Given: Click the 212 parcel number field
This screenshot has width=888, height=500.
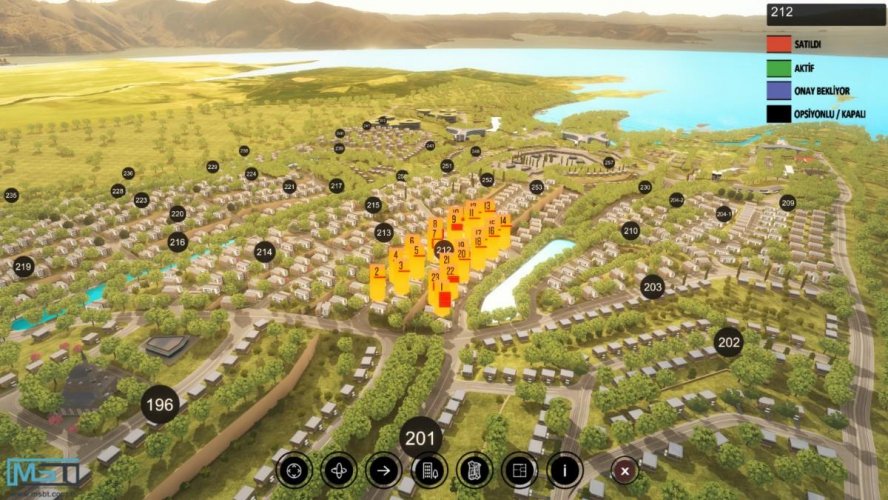Looking at the screenshot, I should [x=826, y=13].
